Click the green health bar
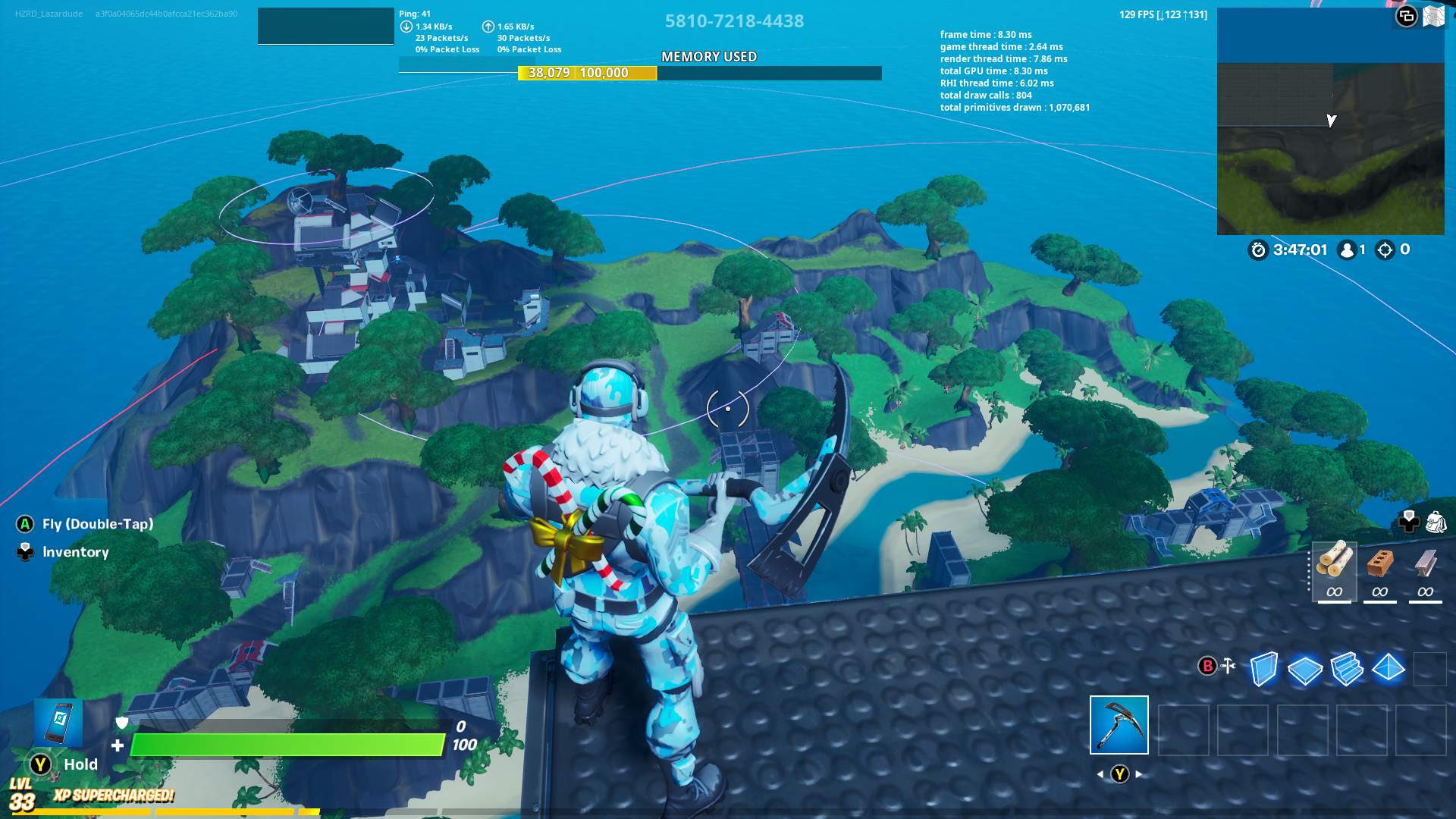 (288, 745)
